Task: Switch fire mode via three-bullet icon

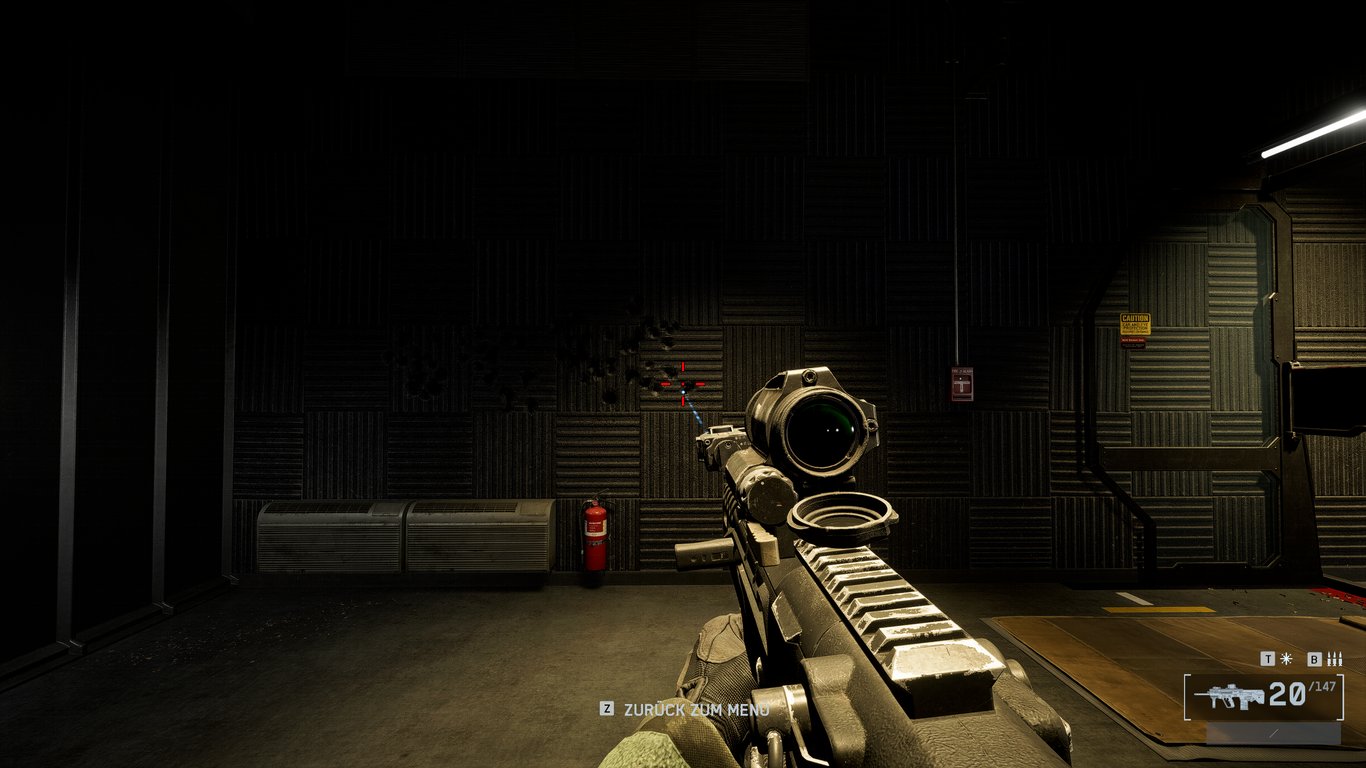Action: click(1334, 659)
